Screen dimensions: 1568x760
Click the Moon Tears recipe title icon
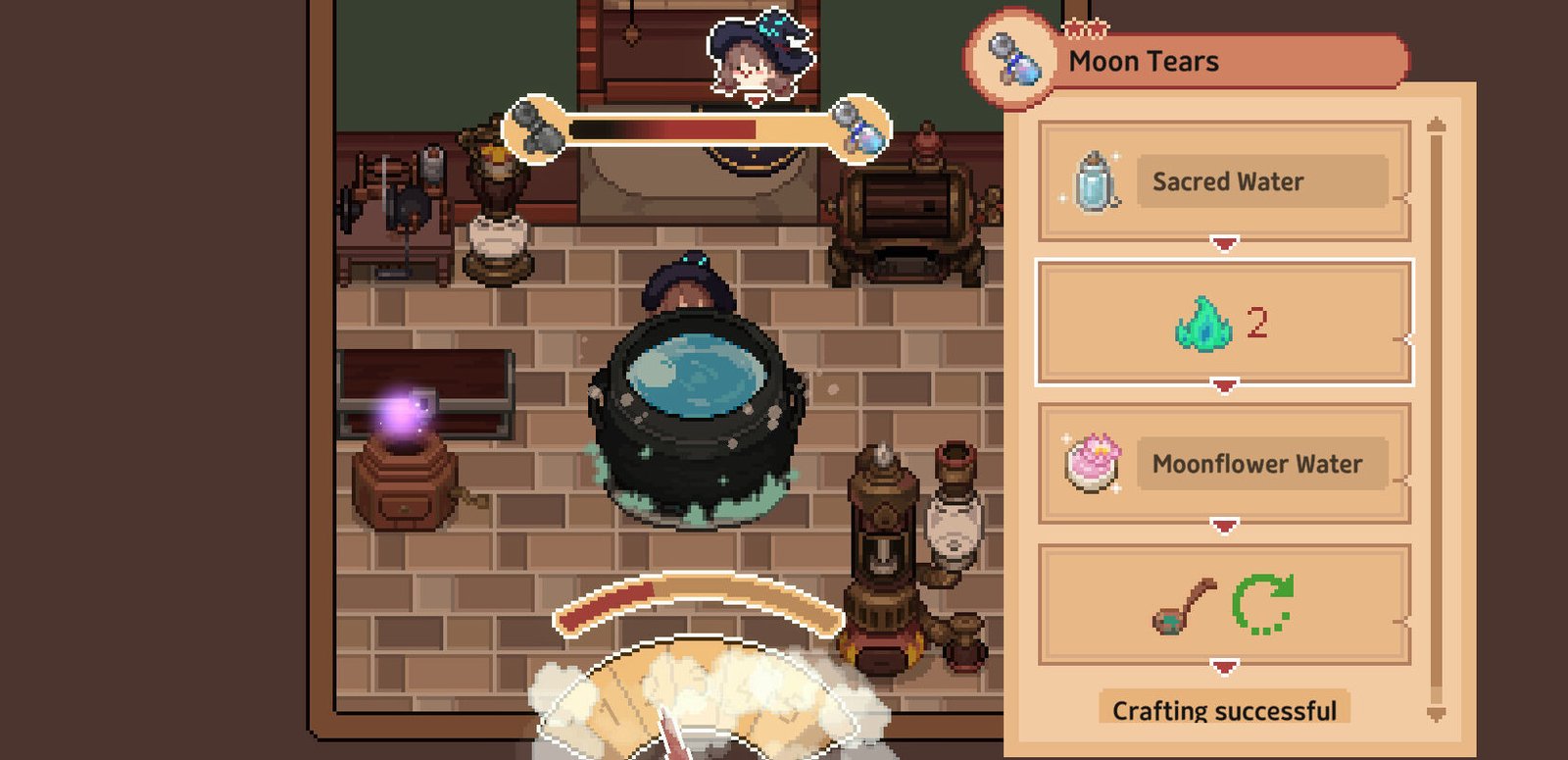coord(1012,60)
